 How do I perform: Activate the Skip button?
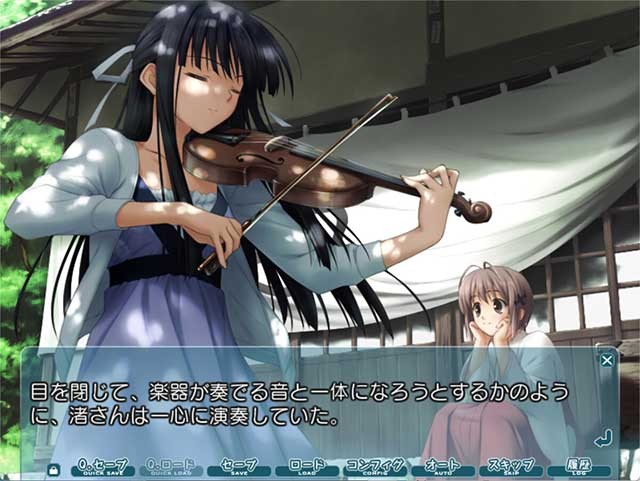click(x=511, y=467)
